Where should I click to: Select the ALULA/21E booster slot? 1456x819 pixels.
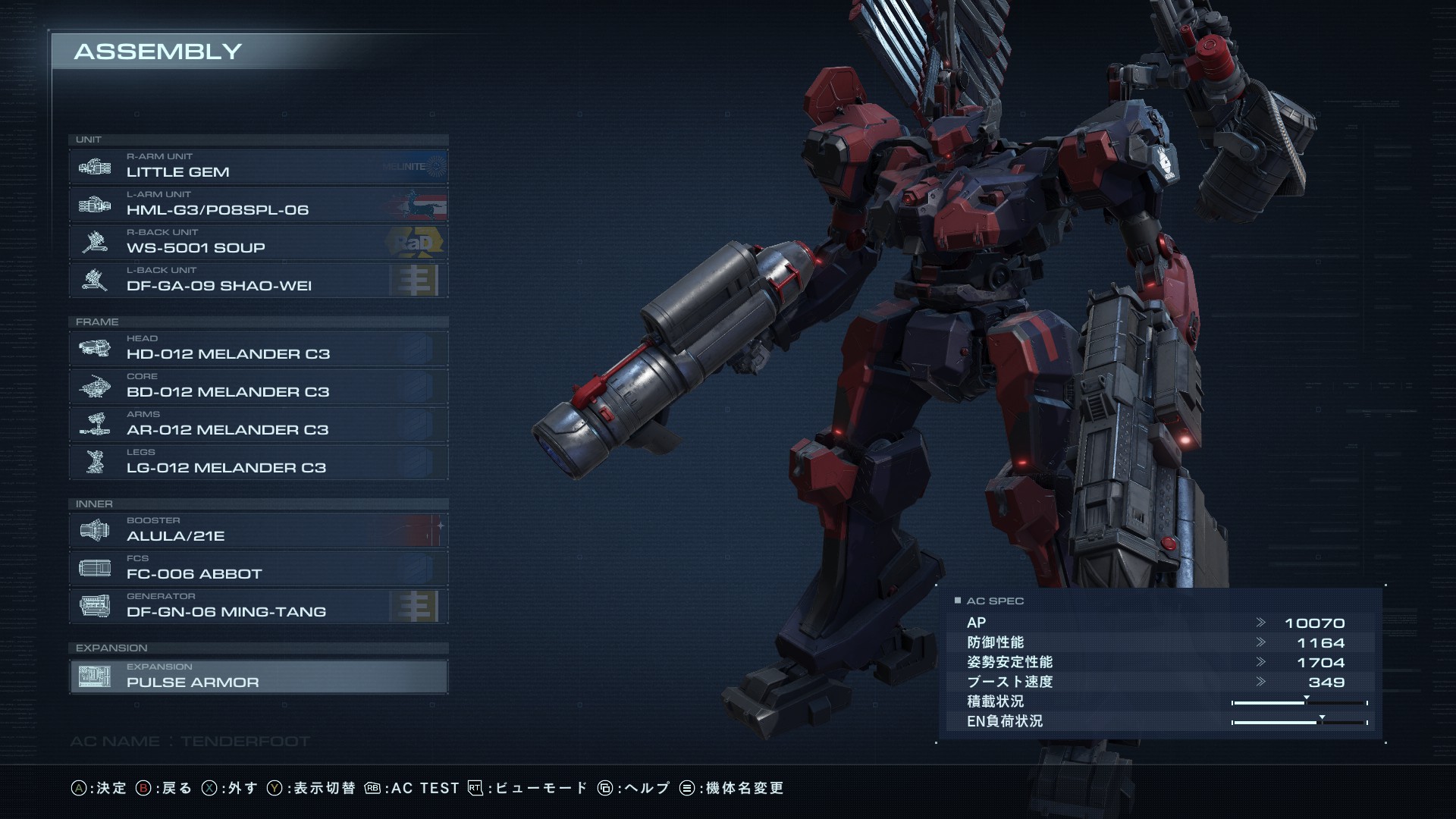[258, 530]
